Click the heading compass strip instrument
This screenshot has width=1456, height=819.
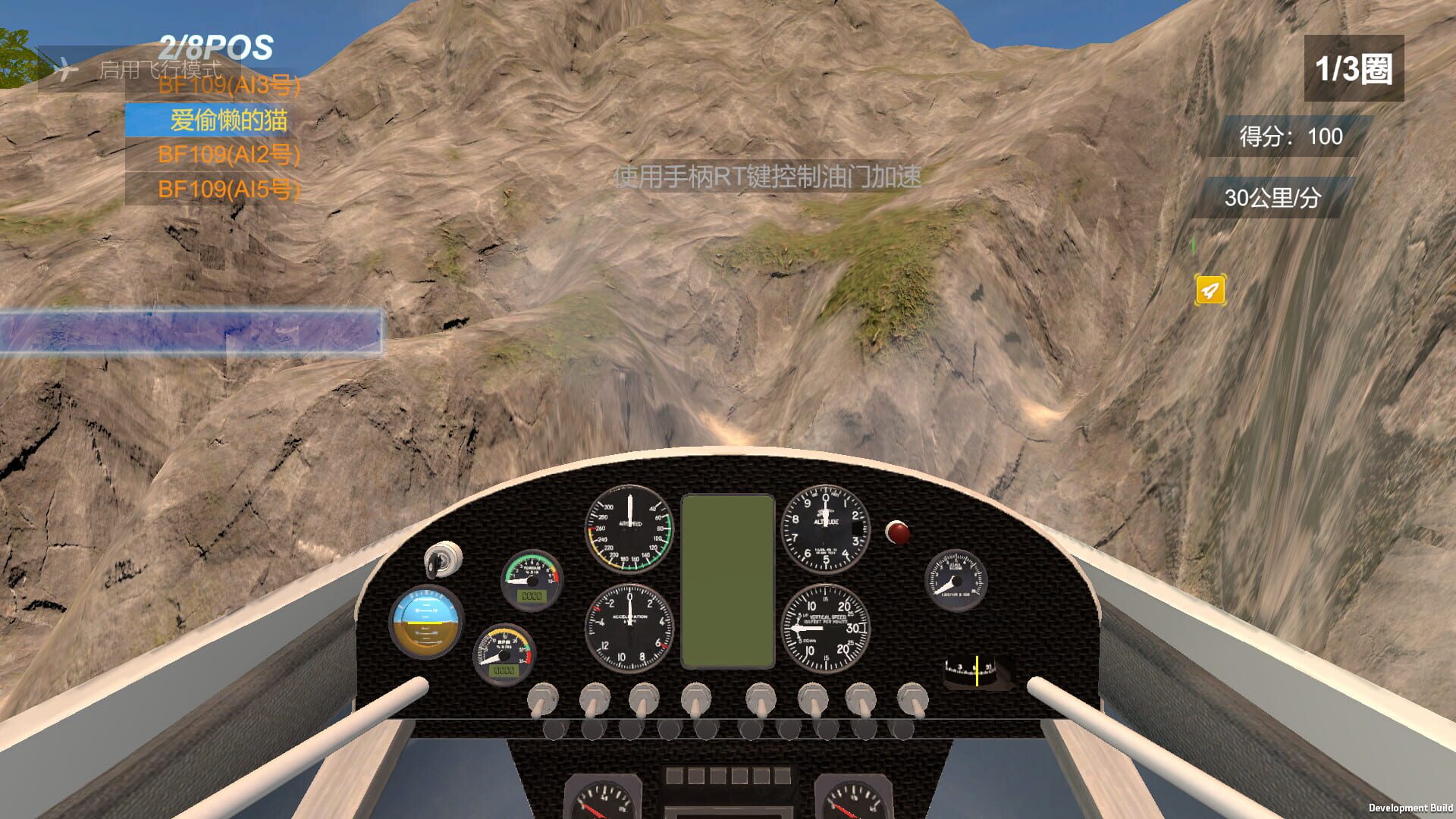[x=974, y=669]
